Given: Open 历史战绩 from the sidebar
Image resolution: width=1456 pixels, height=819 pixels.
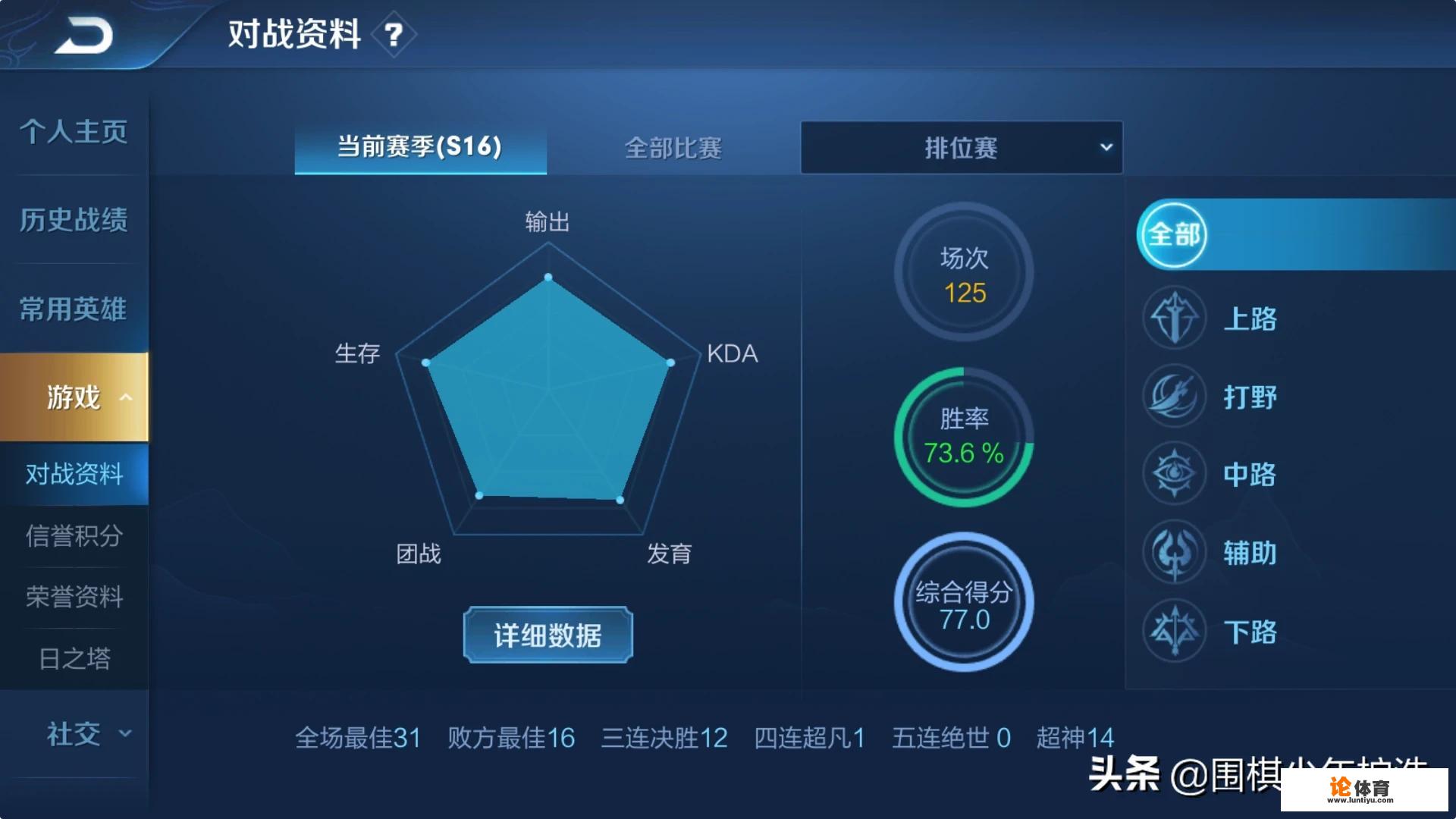Looking at the screenshot, I should (x=71, y=219).
